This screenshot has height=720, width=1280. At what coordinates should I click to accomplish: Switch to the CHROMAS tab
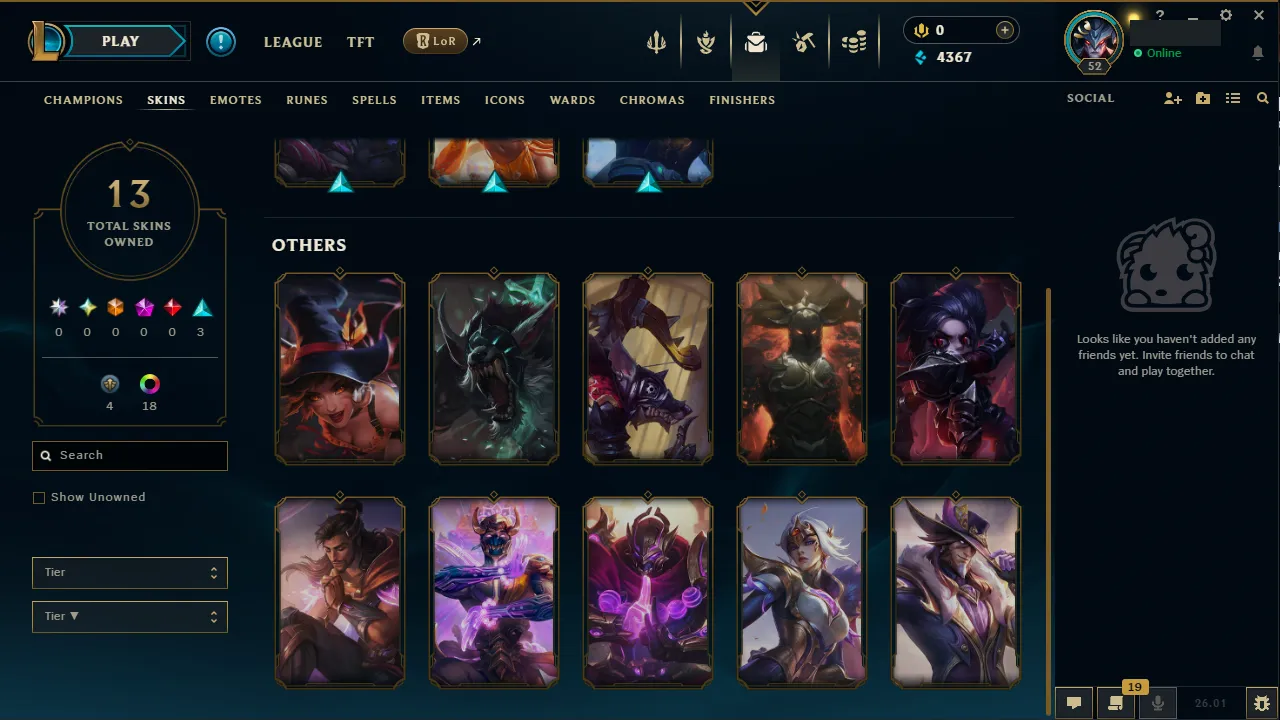tap(652, 100)
